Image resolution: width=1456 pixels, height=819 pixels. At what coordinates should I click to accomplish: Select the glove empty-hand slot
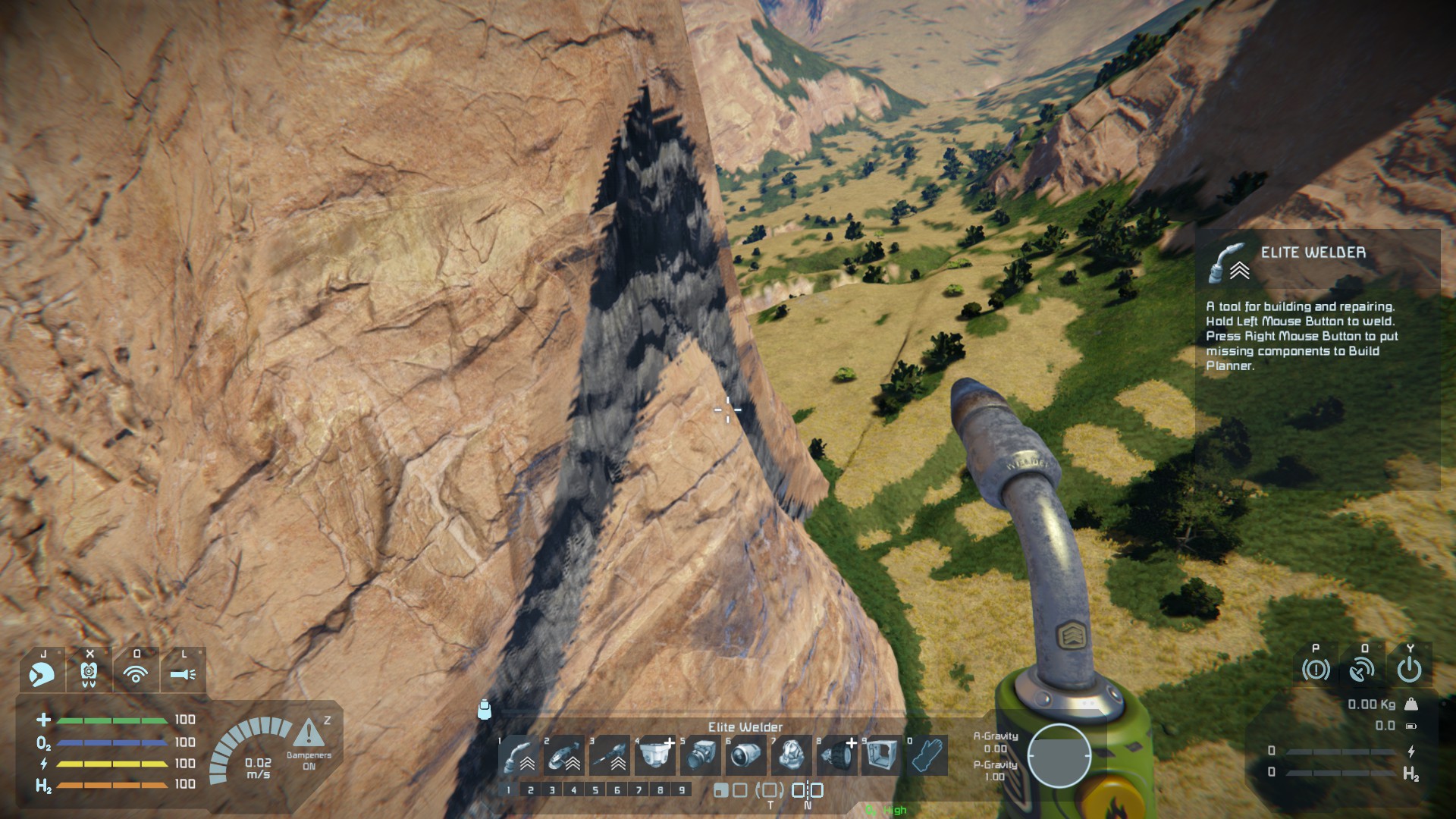927,755
